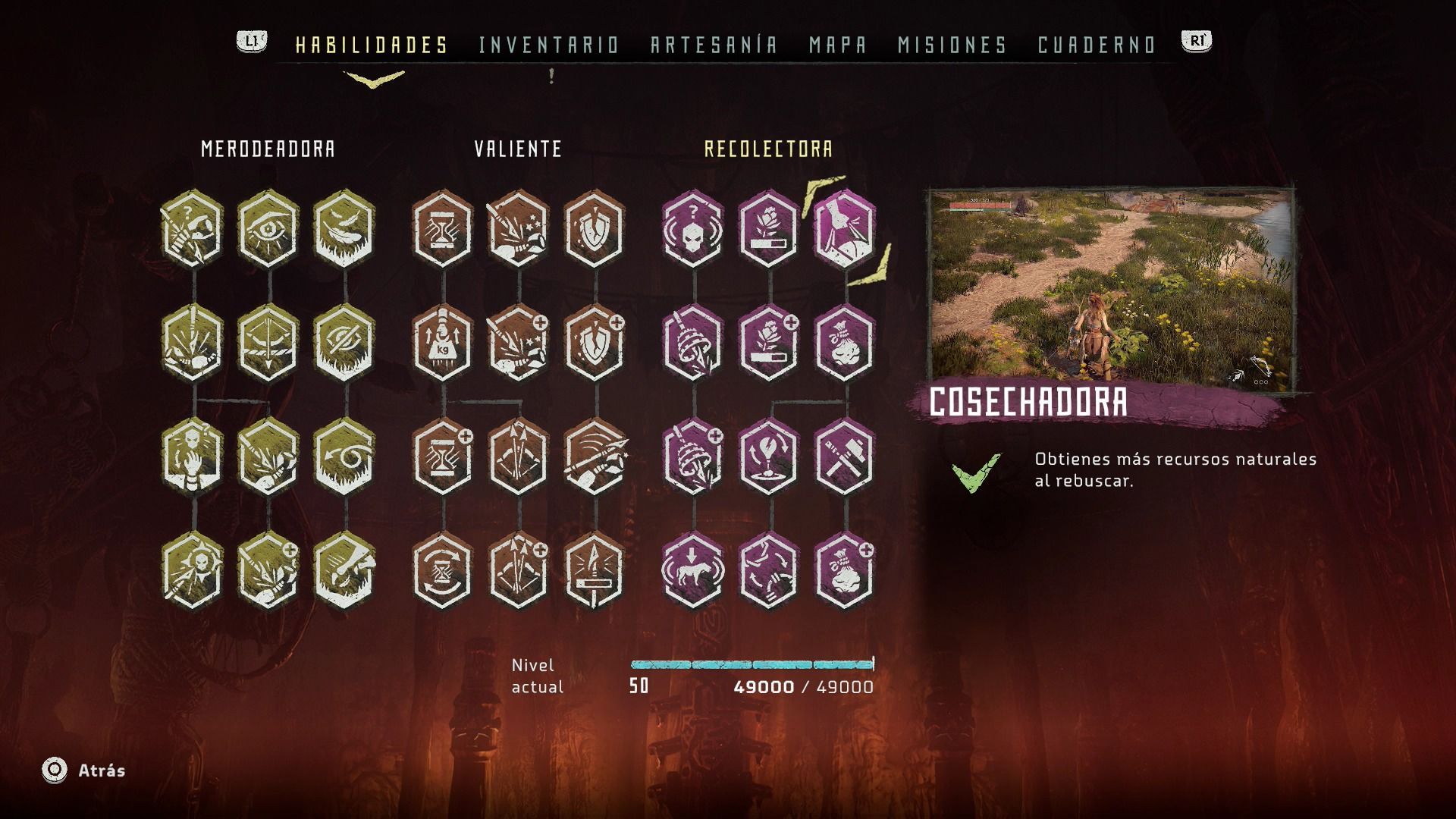Screen dimensions: 1456x819
Task: Choose the crossed-out eye stealth skill
Action: [344, 343]
